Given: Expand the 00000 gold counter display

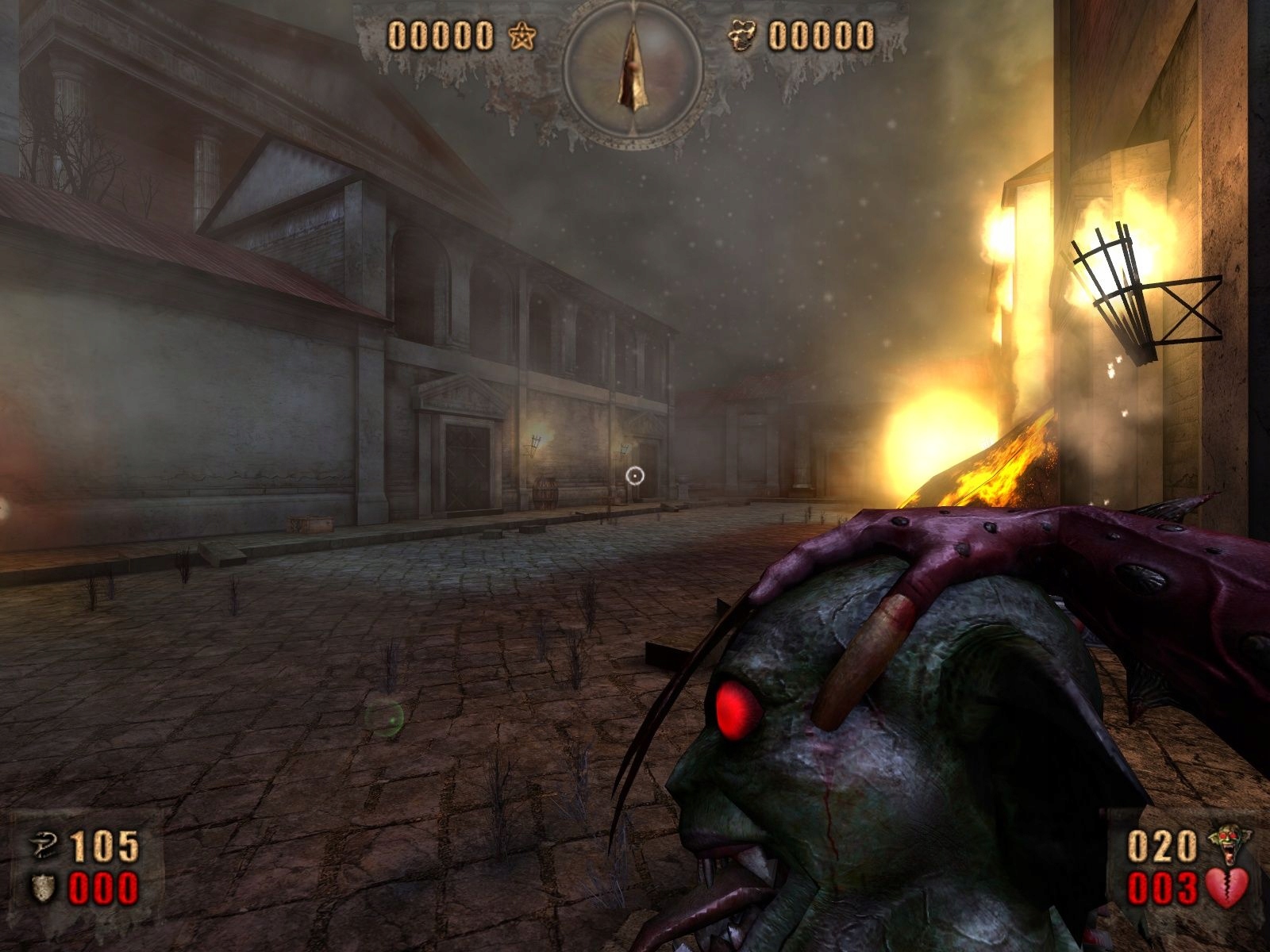Looking at the screenshot, I should click(x=821, y=35).
